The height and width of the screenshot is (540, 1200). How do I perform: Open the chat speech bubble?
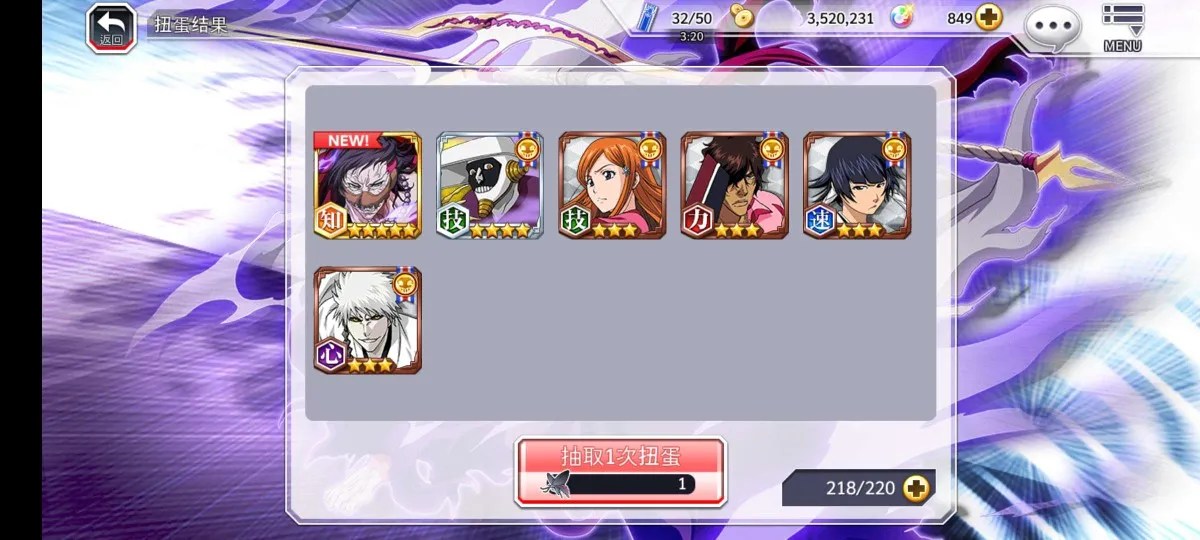[1052, 26]
